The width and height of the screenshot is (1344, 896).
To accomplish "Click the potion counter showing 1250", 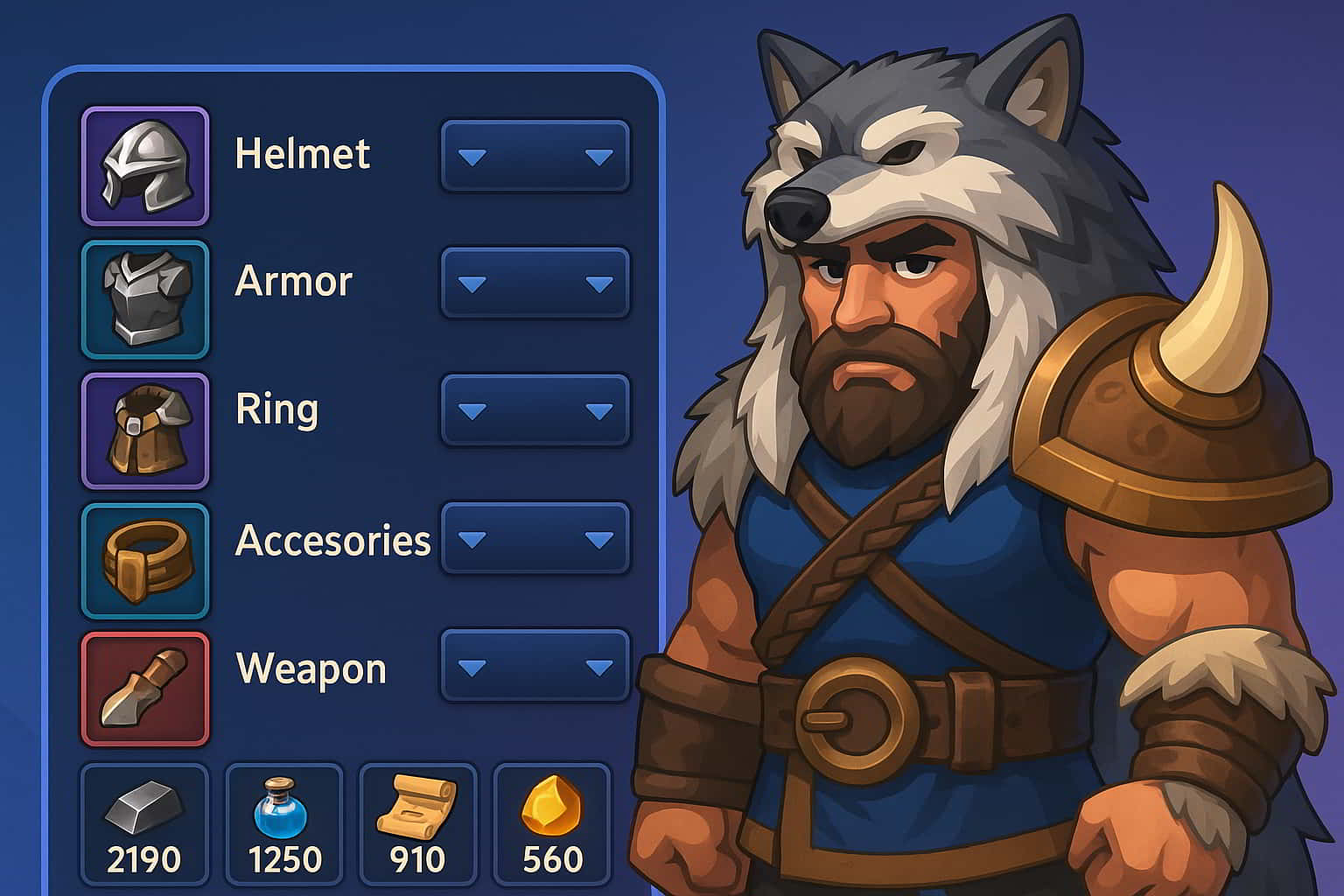I will 284,860.
